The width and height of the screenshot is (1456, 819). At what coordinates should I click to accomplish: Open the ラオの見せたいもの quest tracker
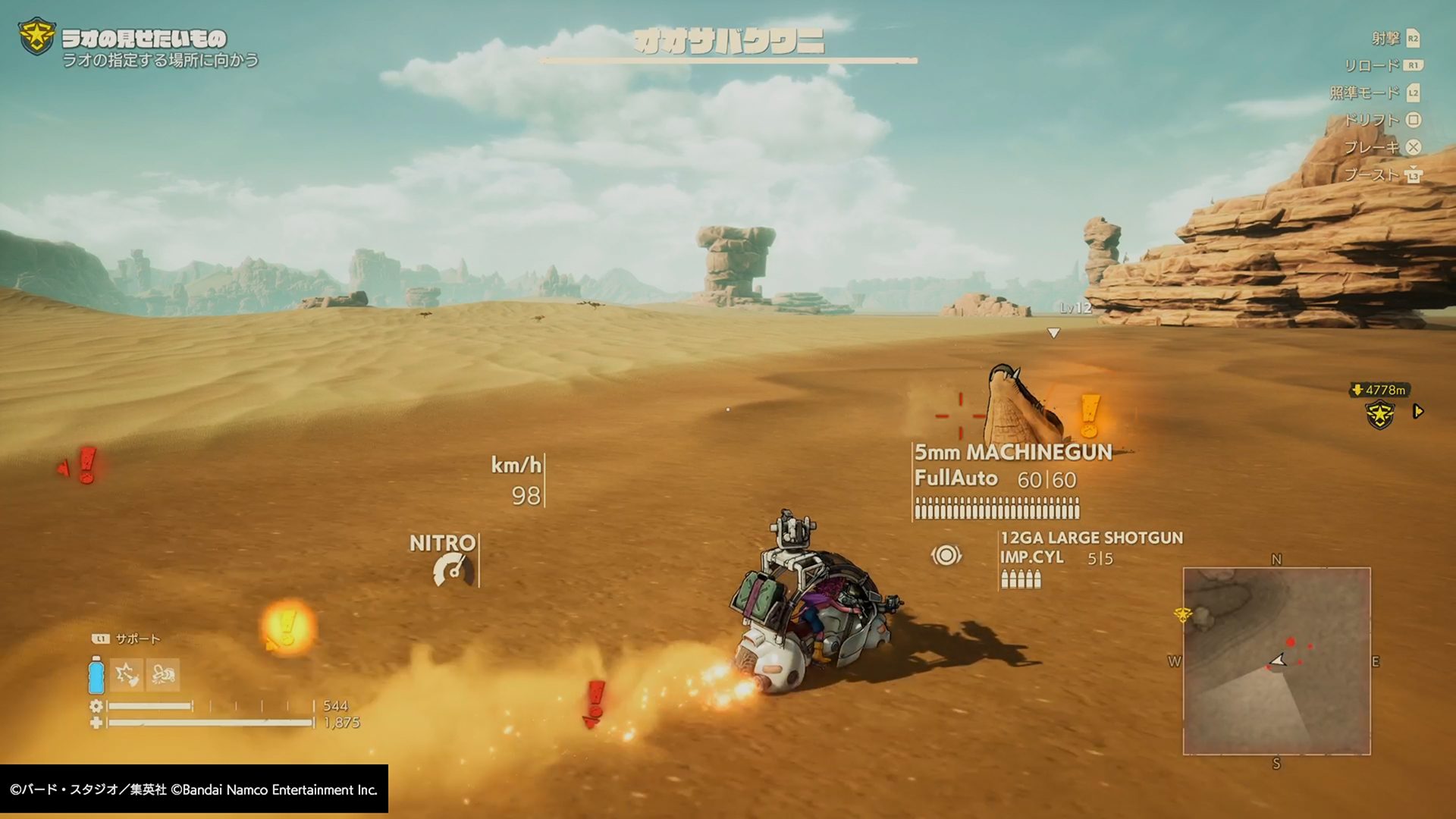point(144,39)
